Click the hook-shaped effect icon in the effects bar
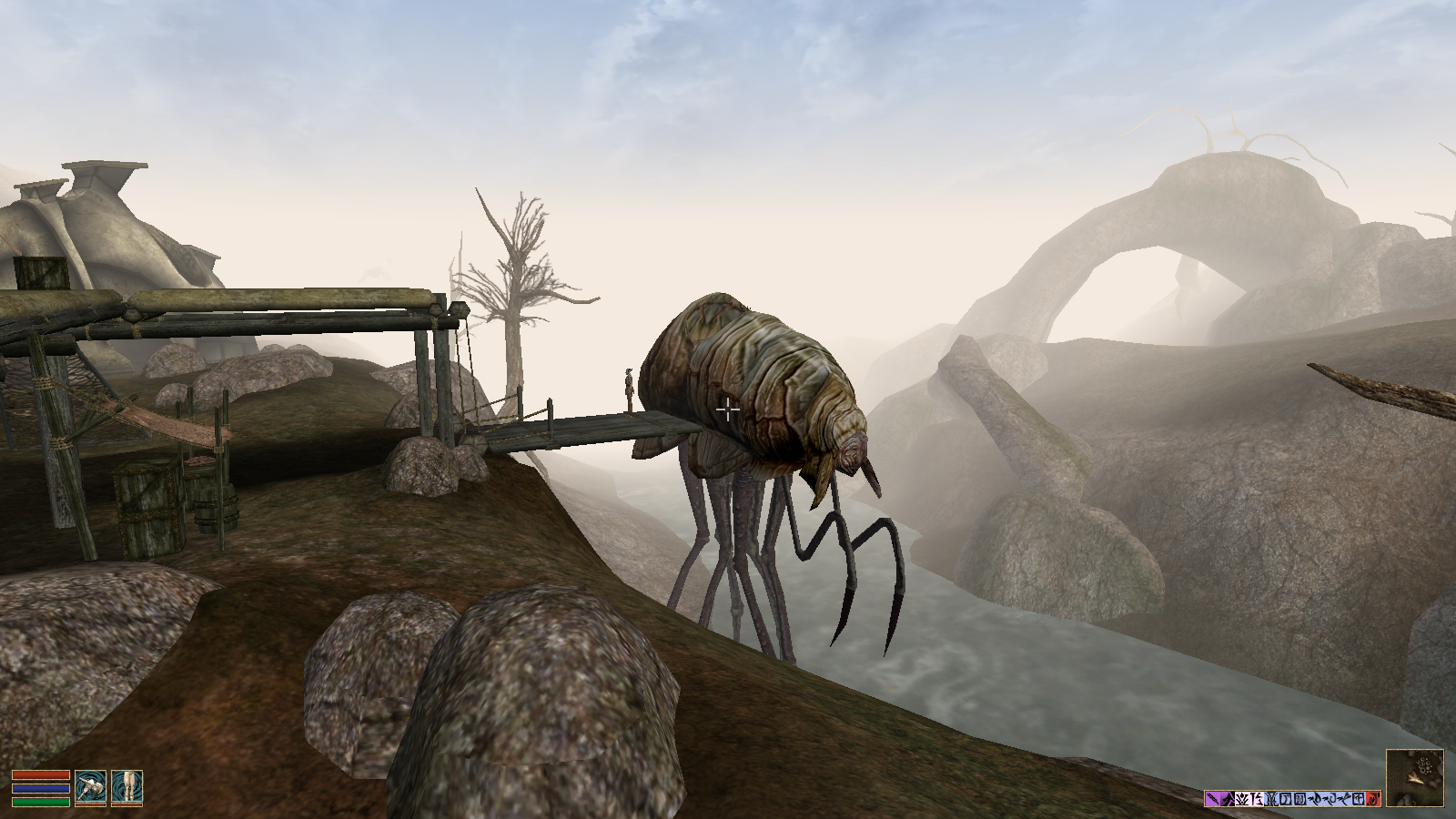 (1328, 797)
